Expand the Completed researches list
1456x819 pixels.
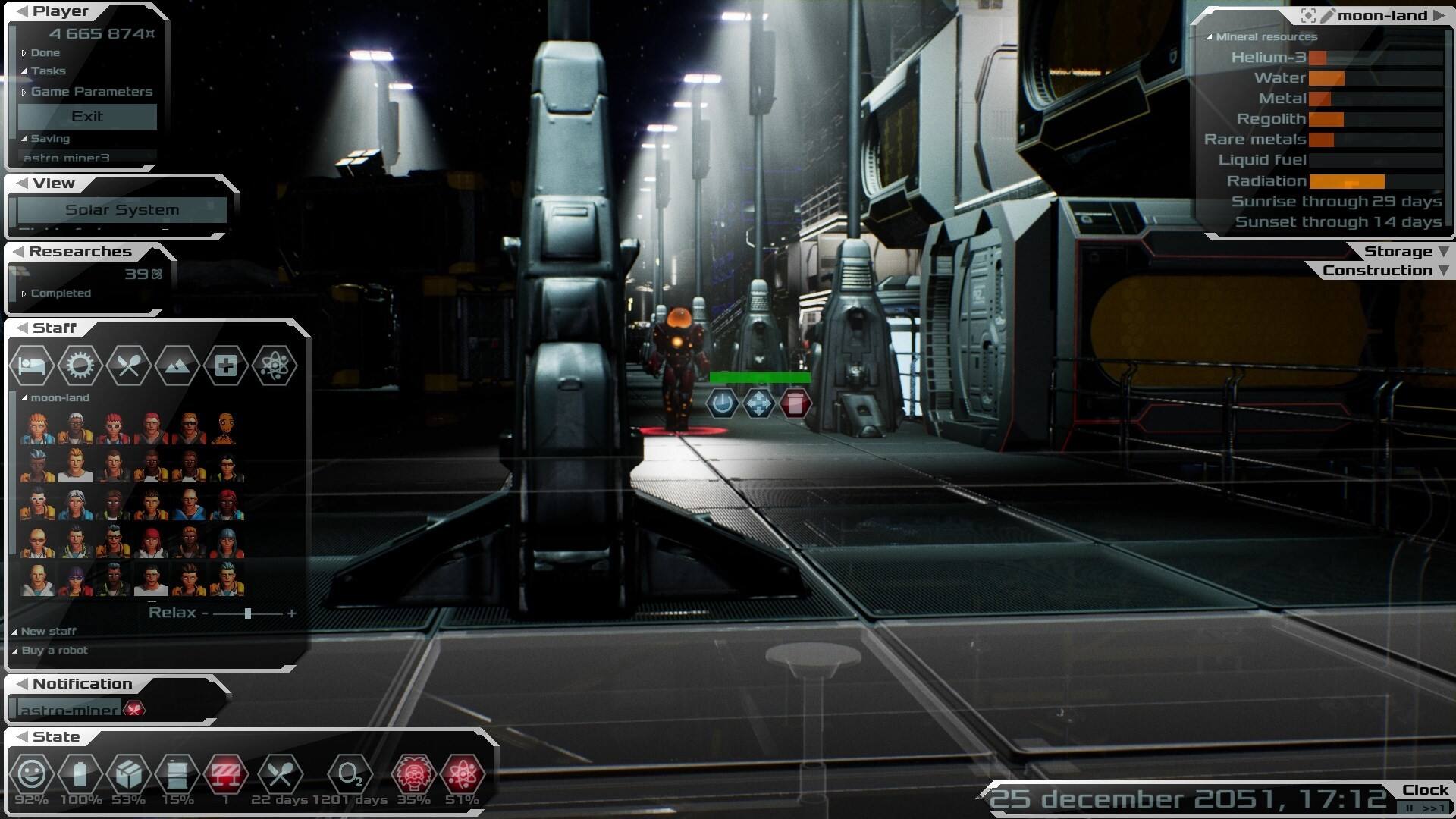[60, 293]
